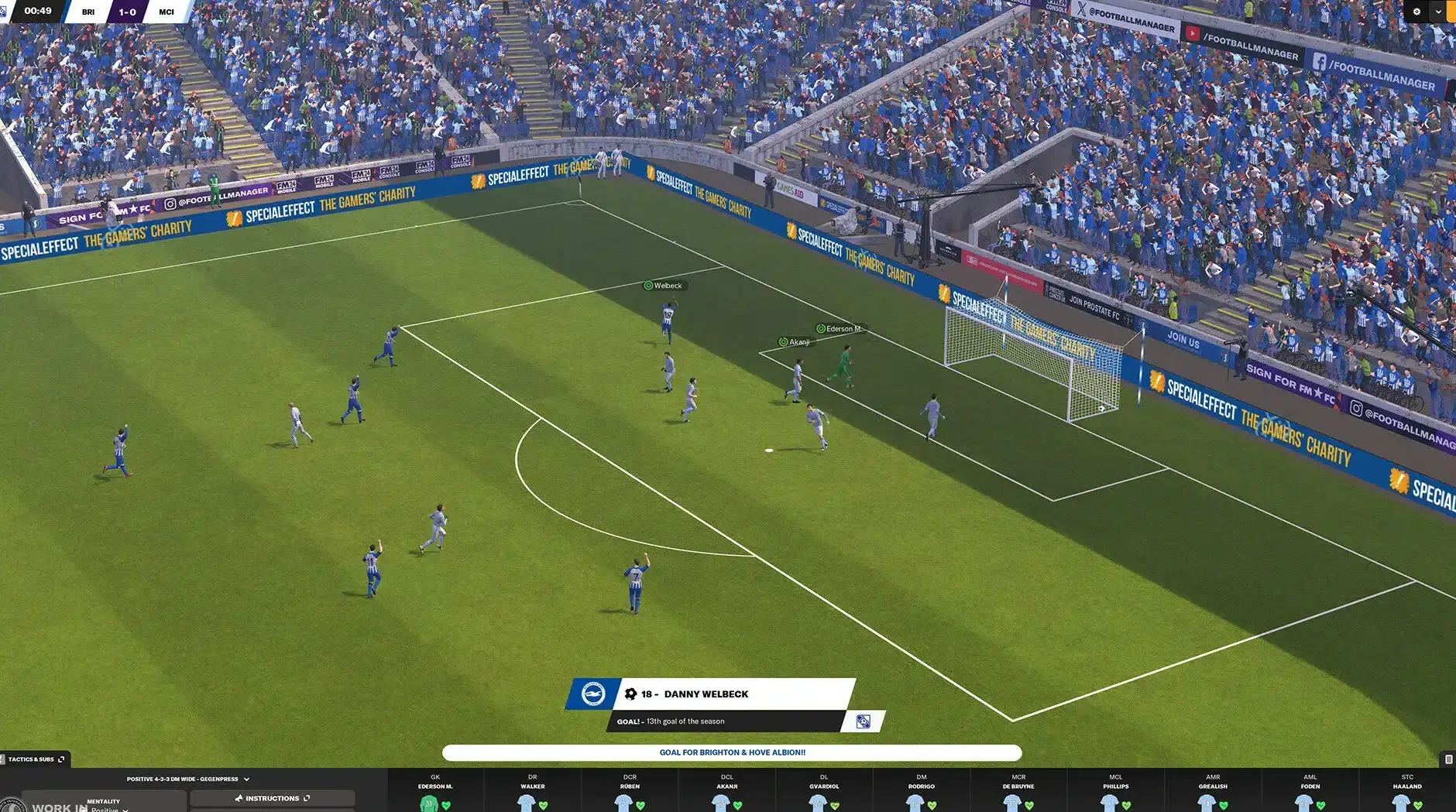Image resolution: width=1456 pixels, height=812 pixels.
Task: Click the Welbeck player name label
Action: coord(666,286)
